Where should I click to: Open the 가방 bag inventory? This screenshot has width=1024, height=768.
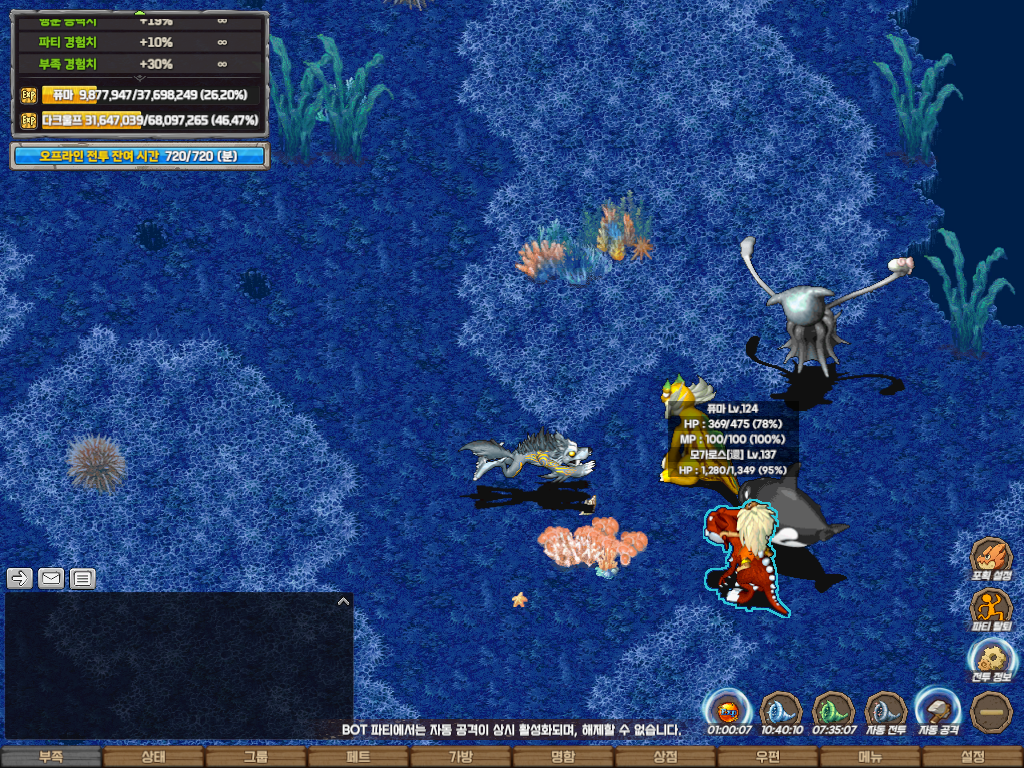point(460,757)
